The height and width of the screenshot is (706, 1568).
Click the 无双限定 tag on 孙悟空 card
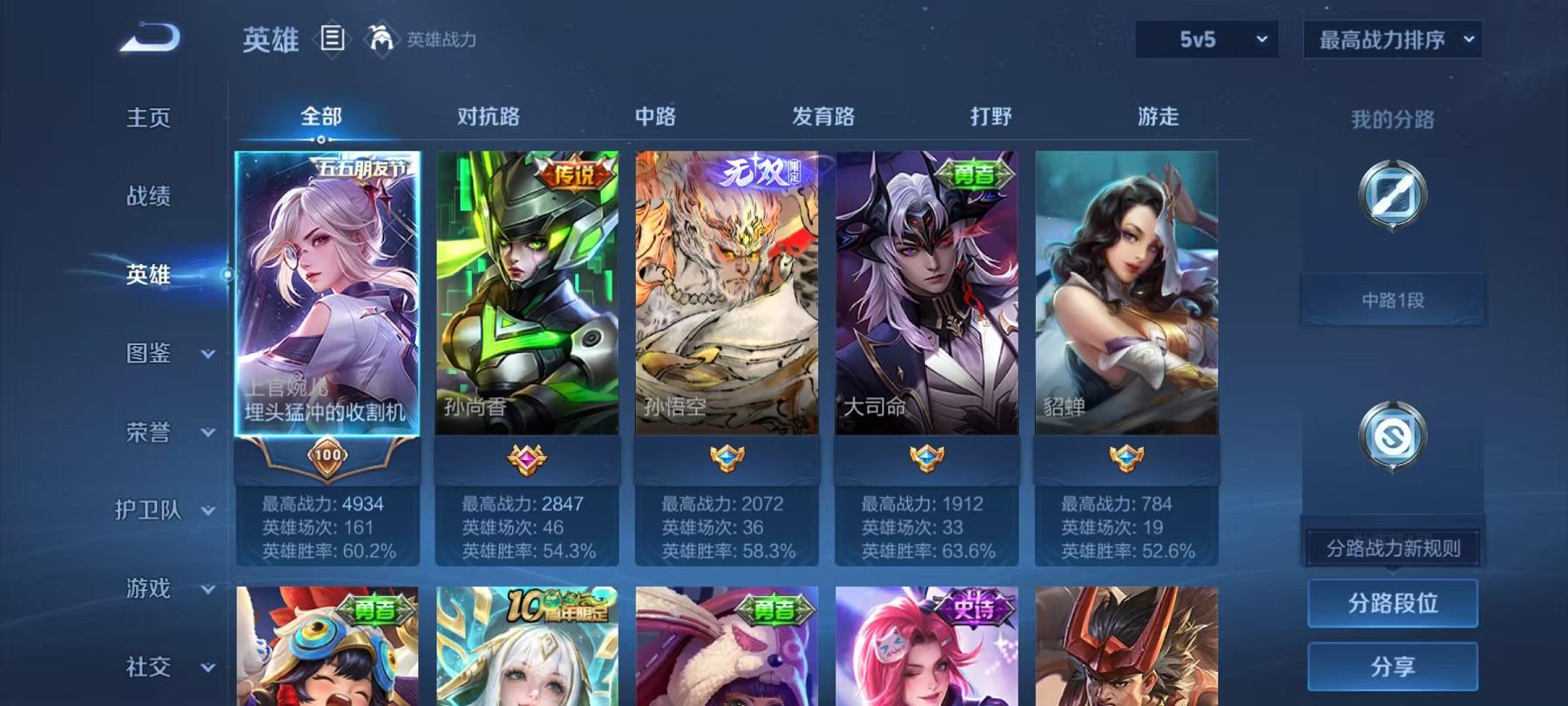pos(761,172)
